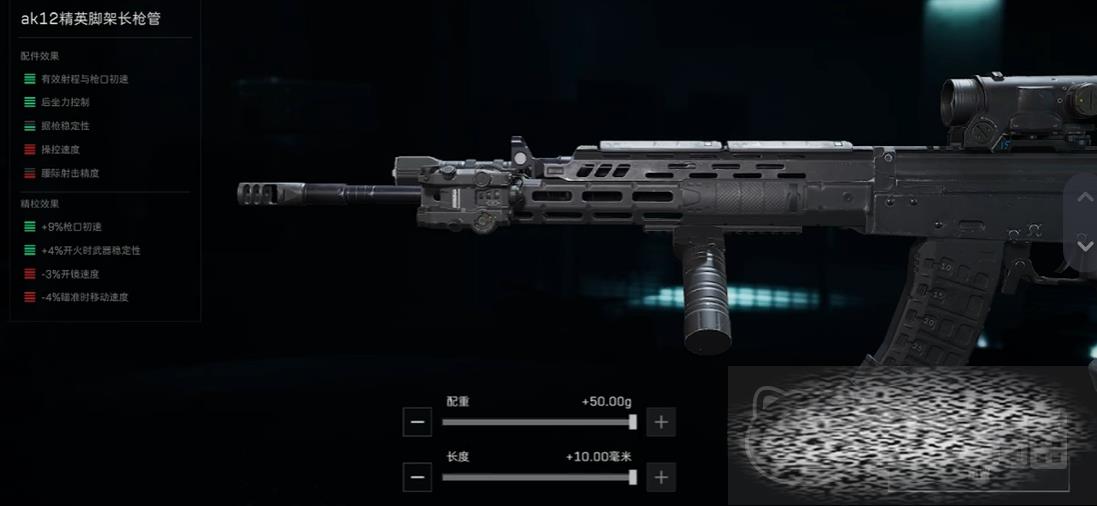Decrease the 配重 weight value
This screenshot has width=1097, height=506.
[x=417, y=422]
